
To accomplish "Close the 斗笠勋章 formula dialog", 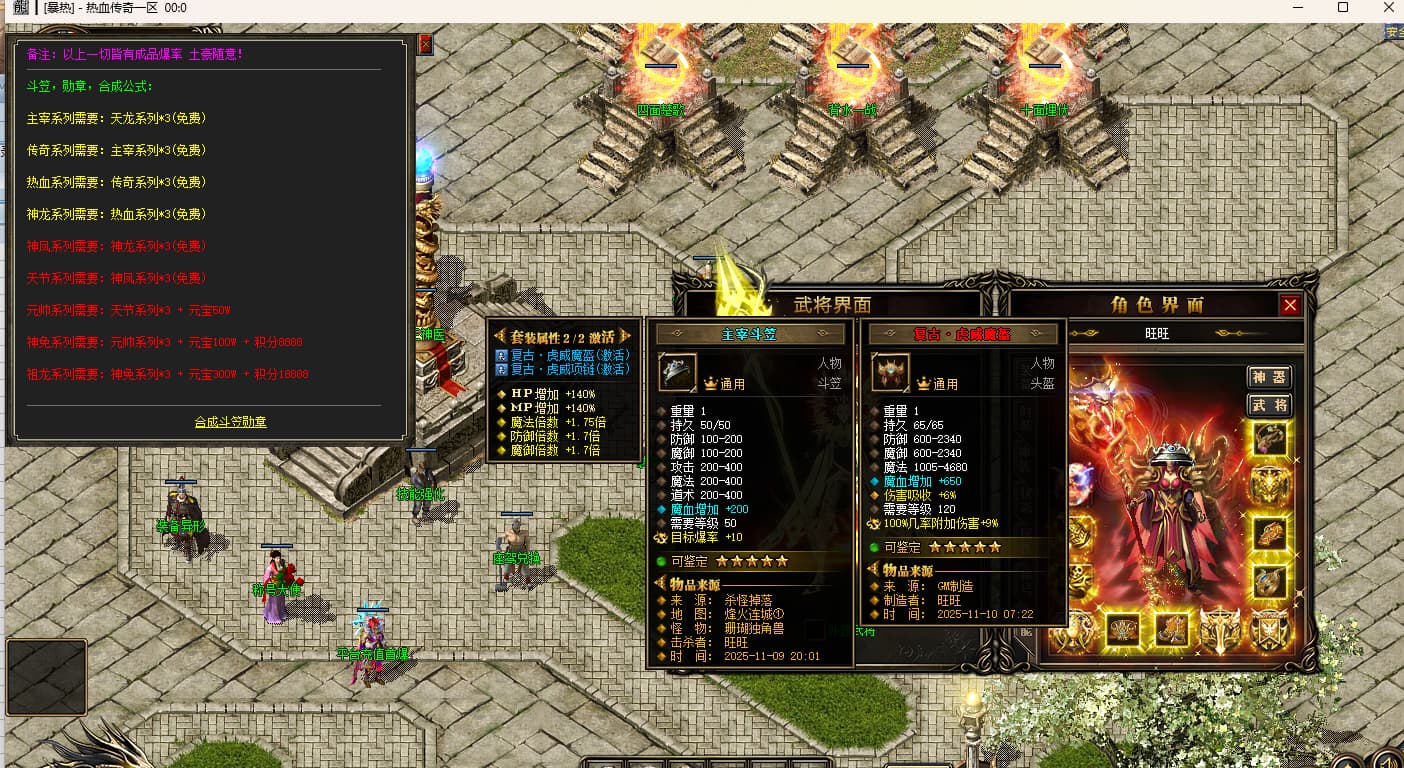I will pos(425,44).
